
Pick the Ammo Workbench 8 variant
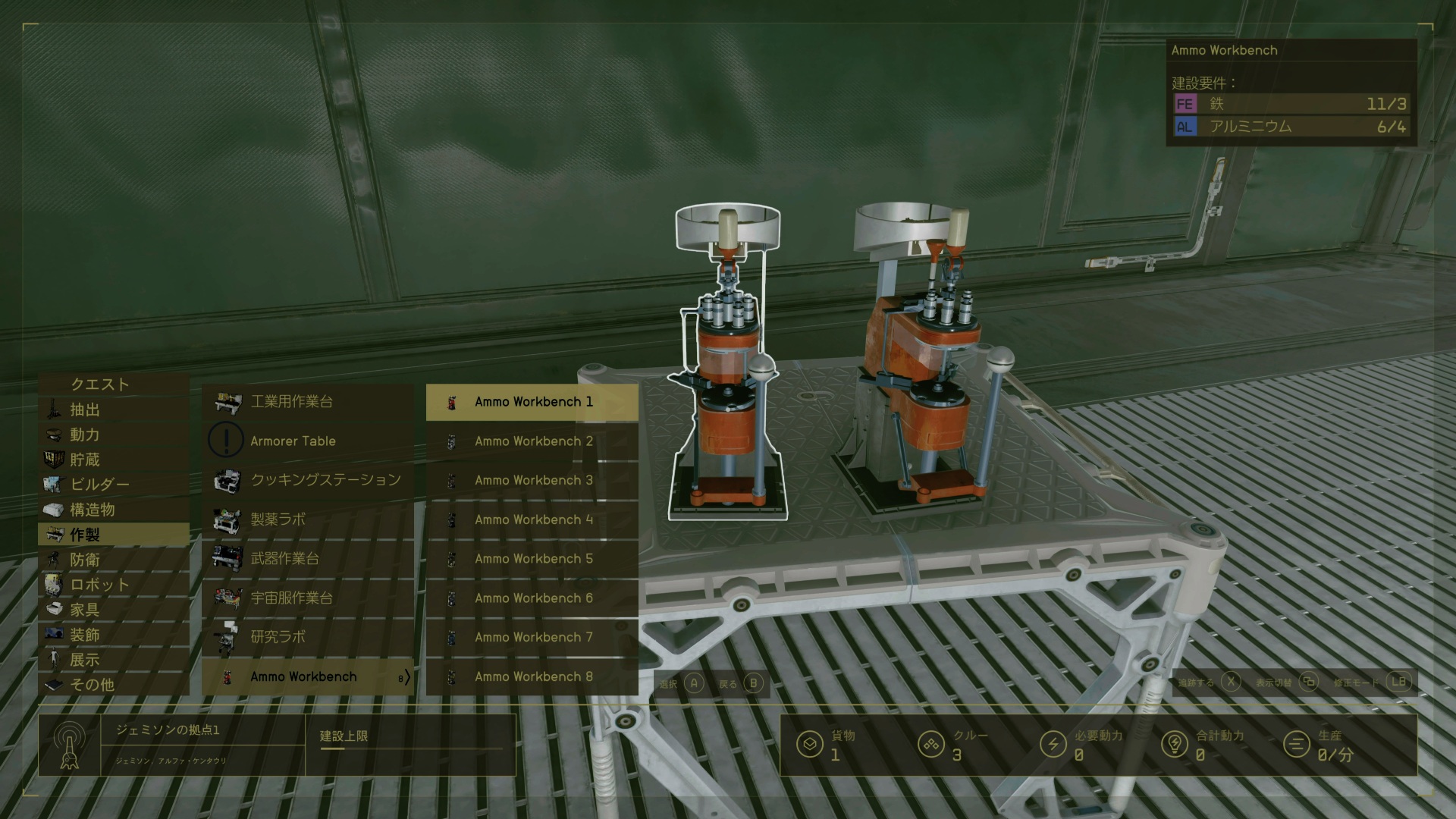point(533,676)
